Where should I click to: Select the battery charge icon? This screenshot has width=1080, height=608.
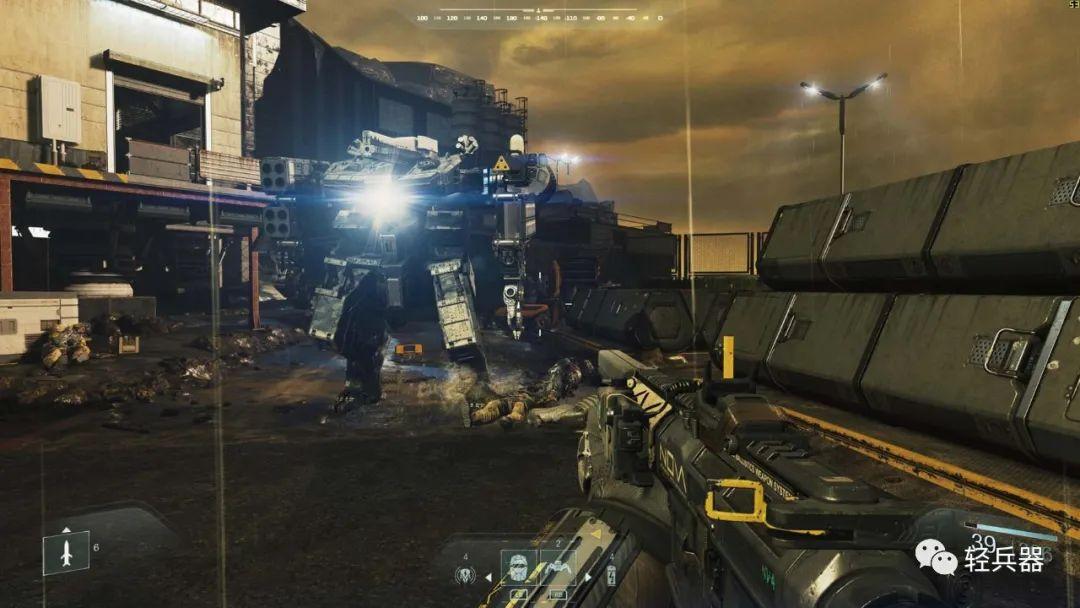tap(611, 575)
